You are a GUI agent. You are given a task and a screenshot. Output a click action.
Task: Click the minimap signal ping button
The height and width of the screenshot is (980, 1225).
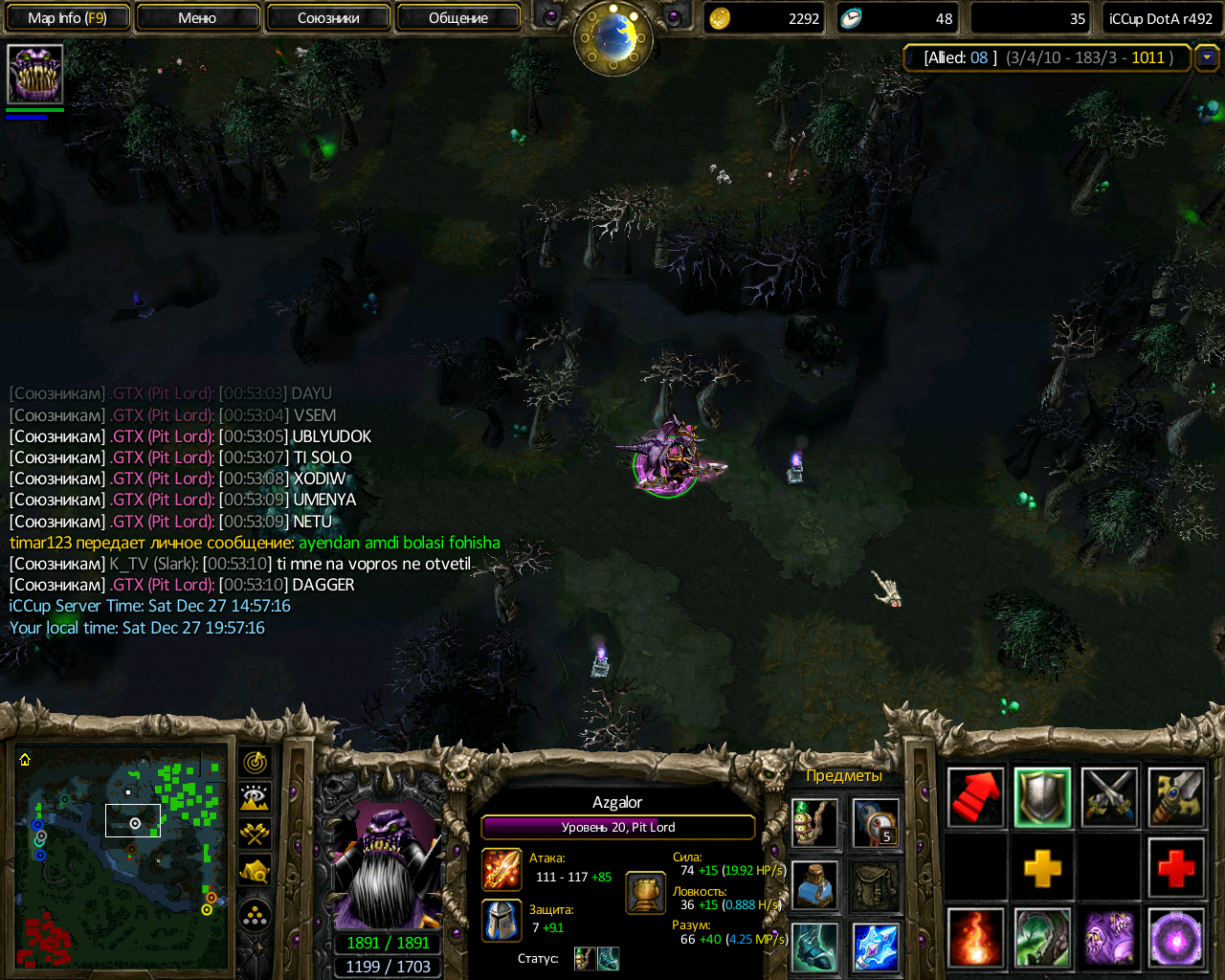[255, 763]
